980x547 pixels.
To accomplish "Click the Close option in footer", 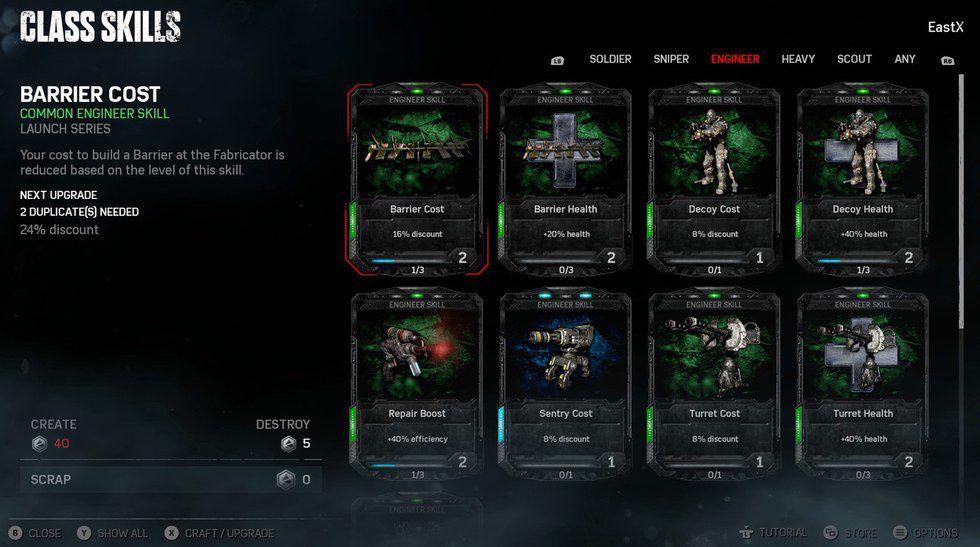I will (36, 533).
